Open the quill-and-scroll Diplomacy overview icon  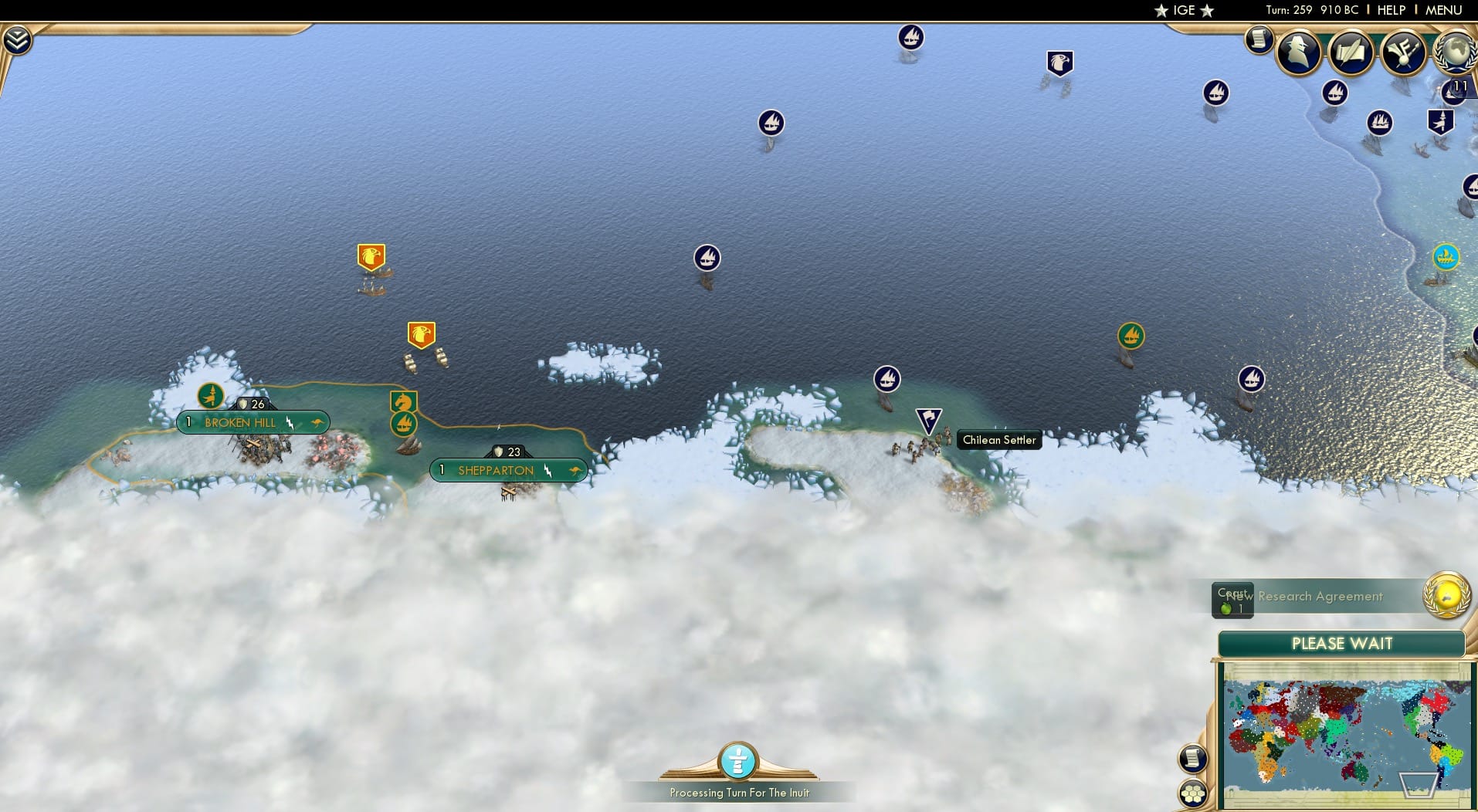[1351, 52]
